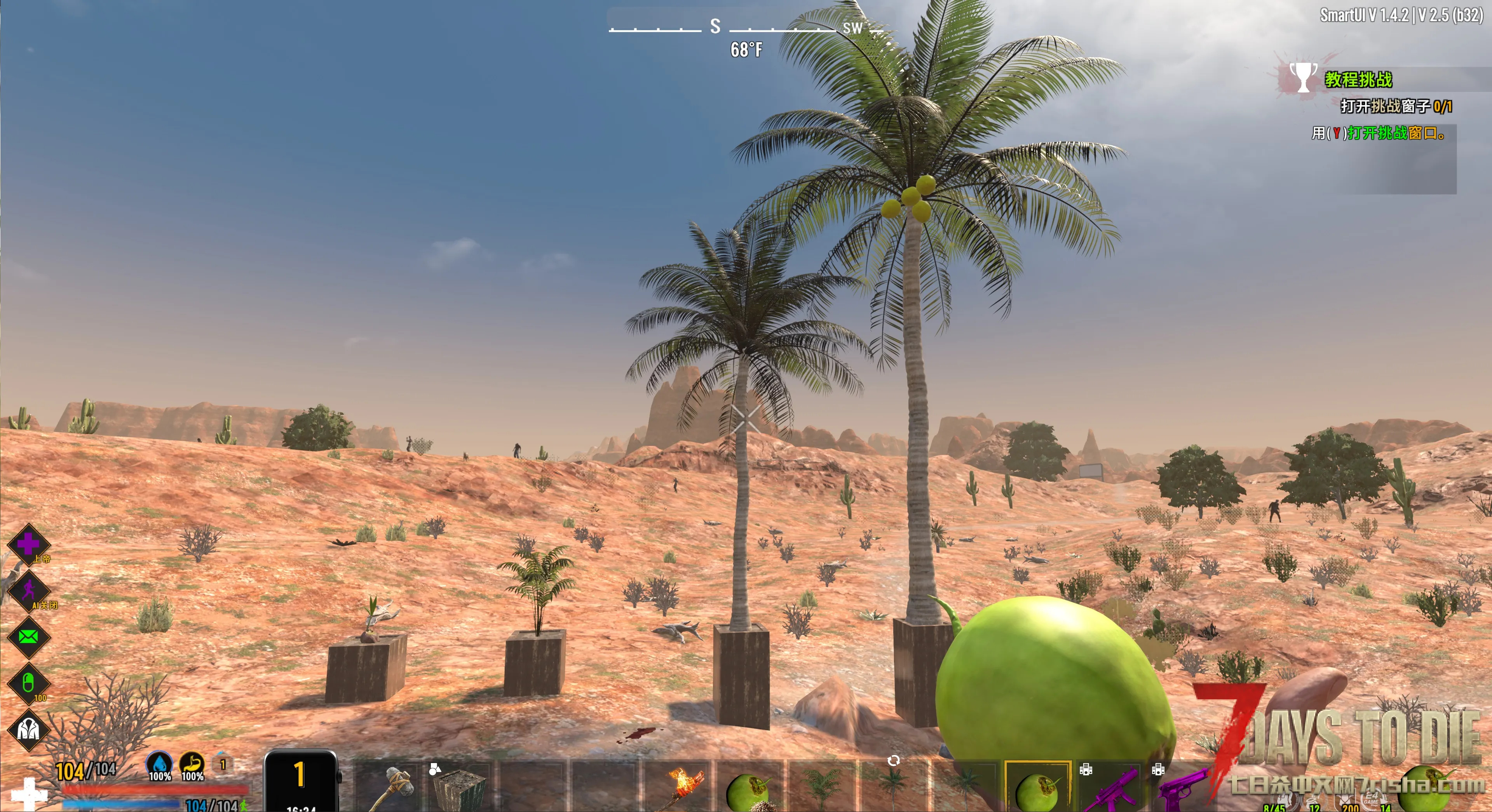Open the green envelope icon
Viewport: 1492px width, 812px height.
[28, 637]
